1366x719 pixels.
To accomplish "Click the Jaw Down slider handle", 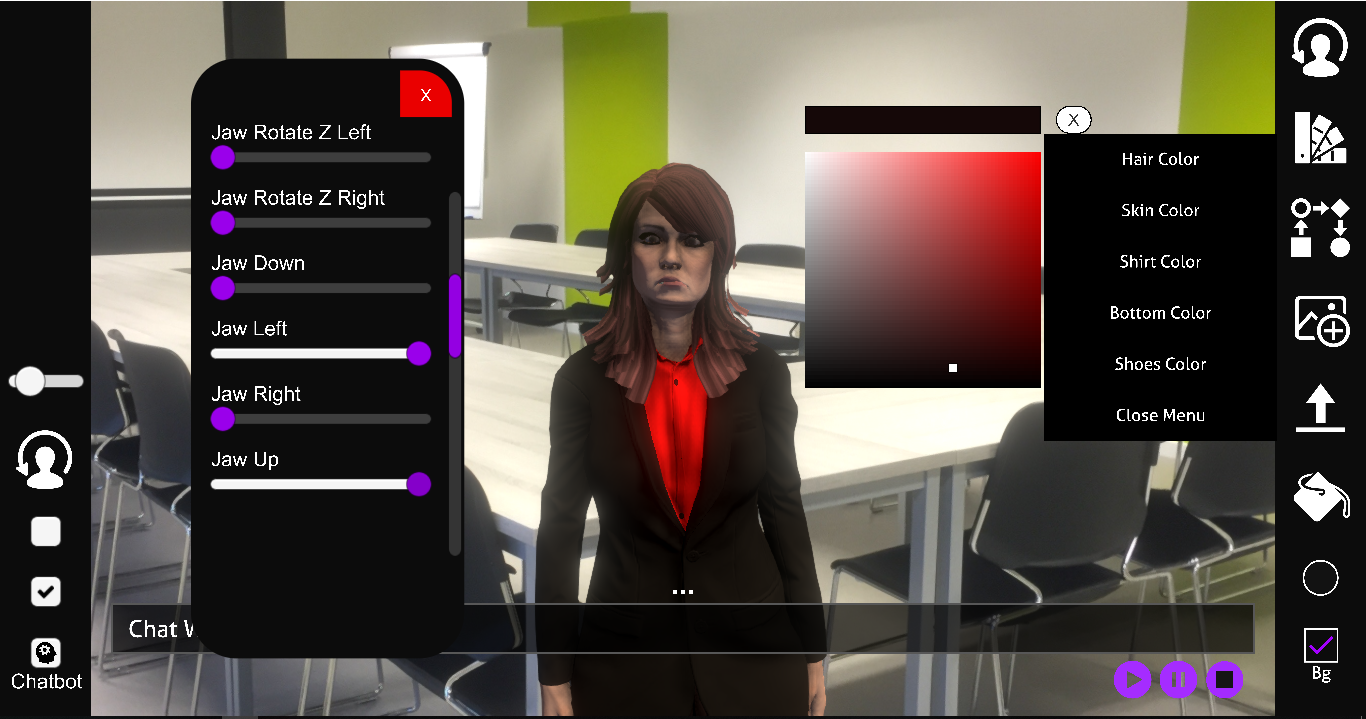I will 223,288.
